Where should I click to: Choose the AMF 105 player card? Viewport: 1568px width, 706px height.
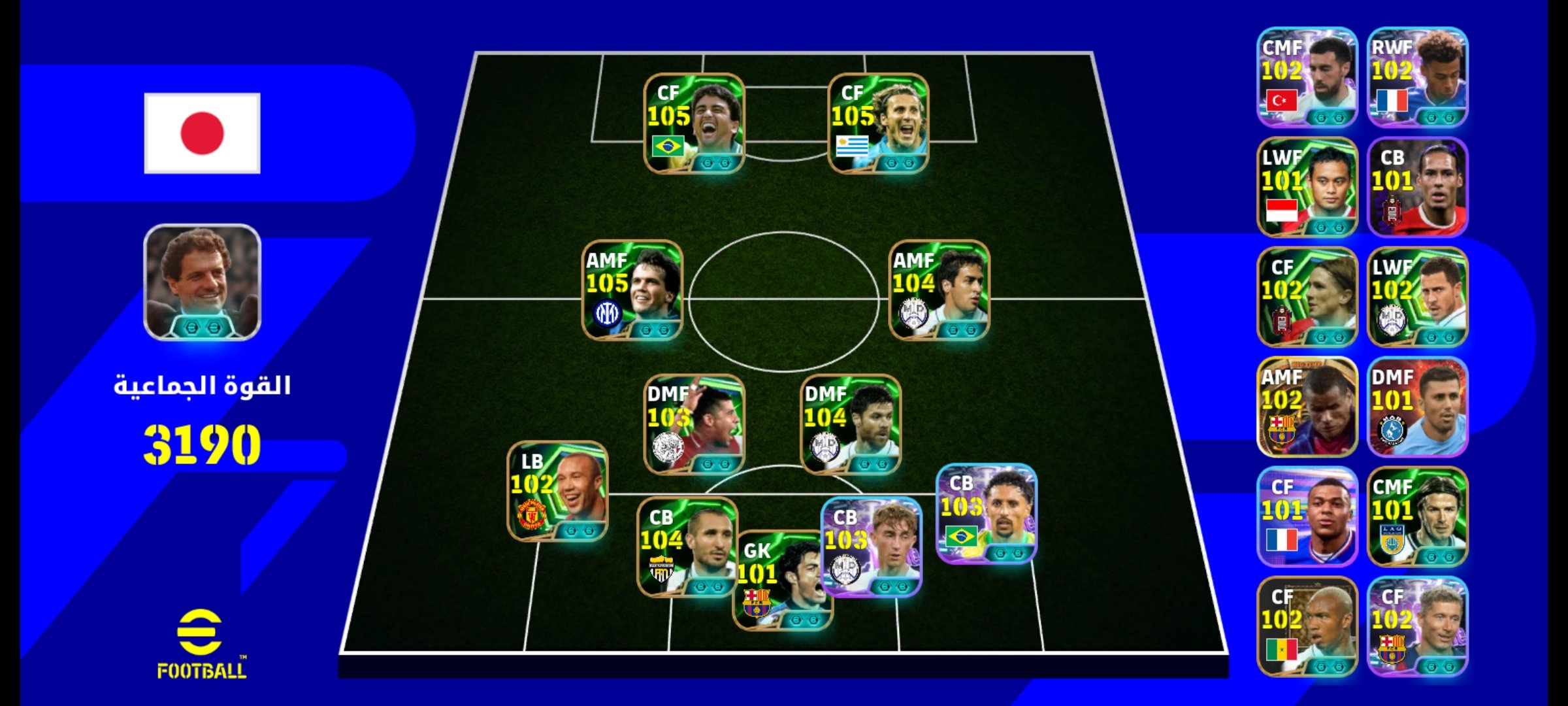[632, 291]
